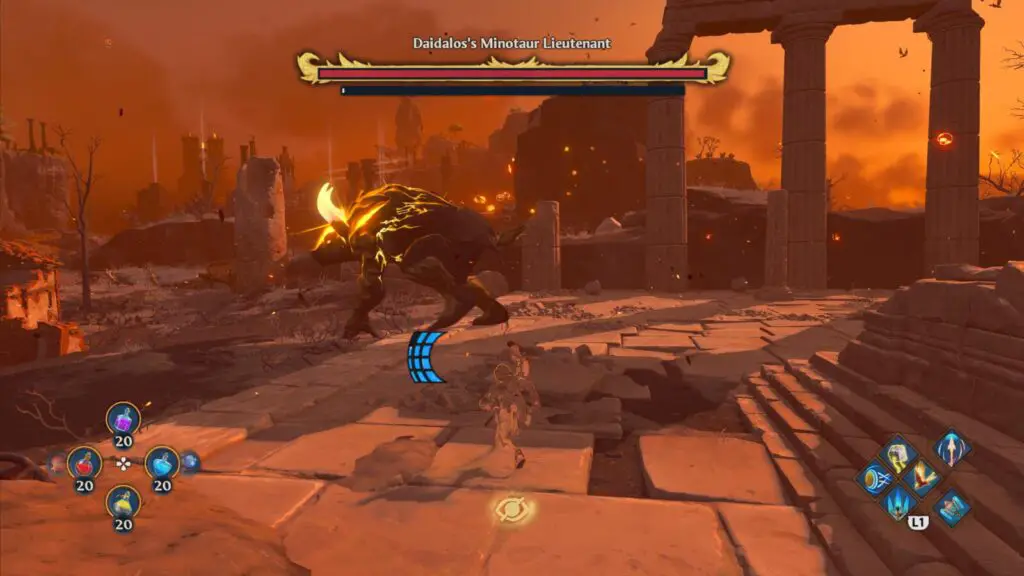Use the yellow potion slot
The image size is (1024, 576).
point(123,501)
